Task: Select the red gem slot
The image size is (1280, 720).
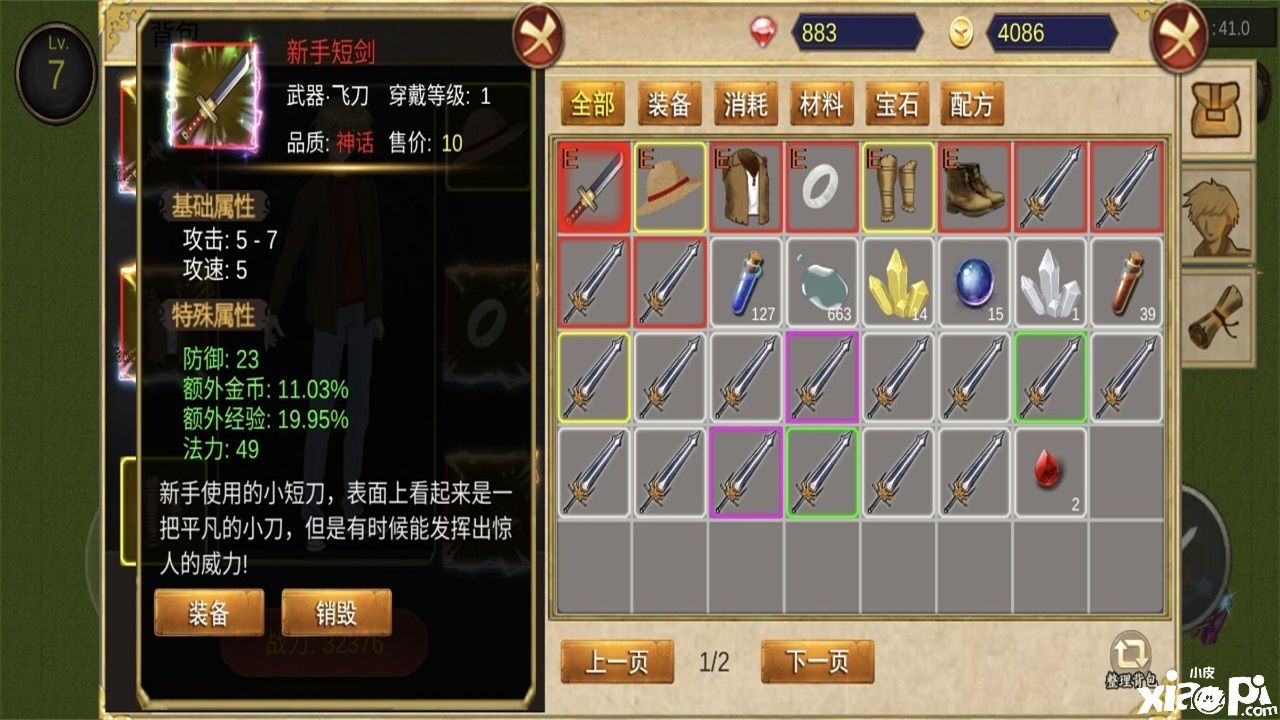Action: pos(1050,473)
